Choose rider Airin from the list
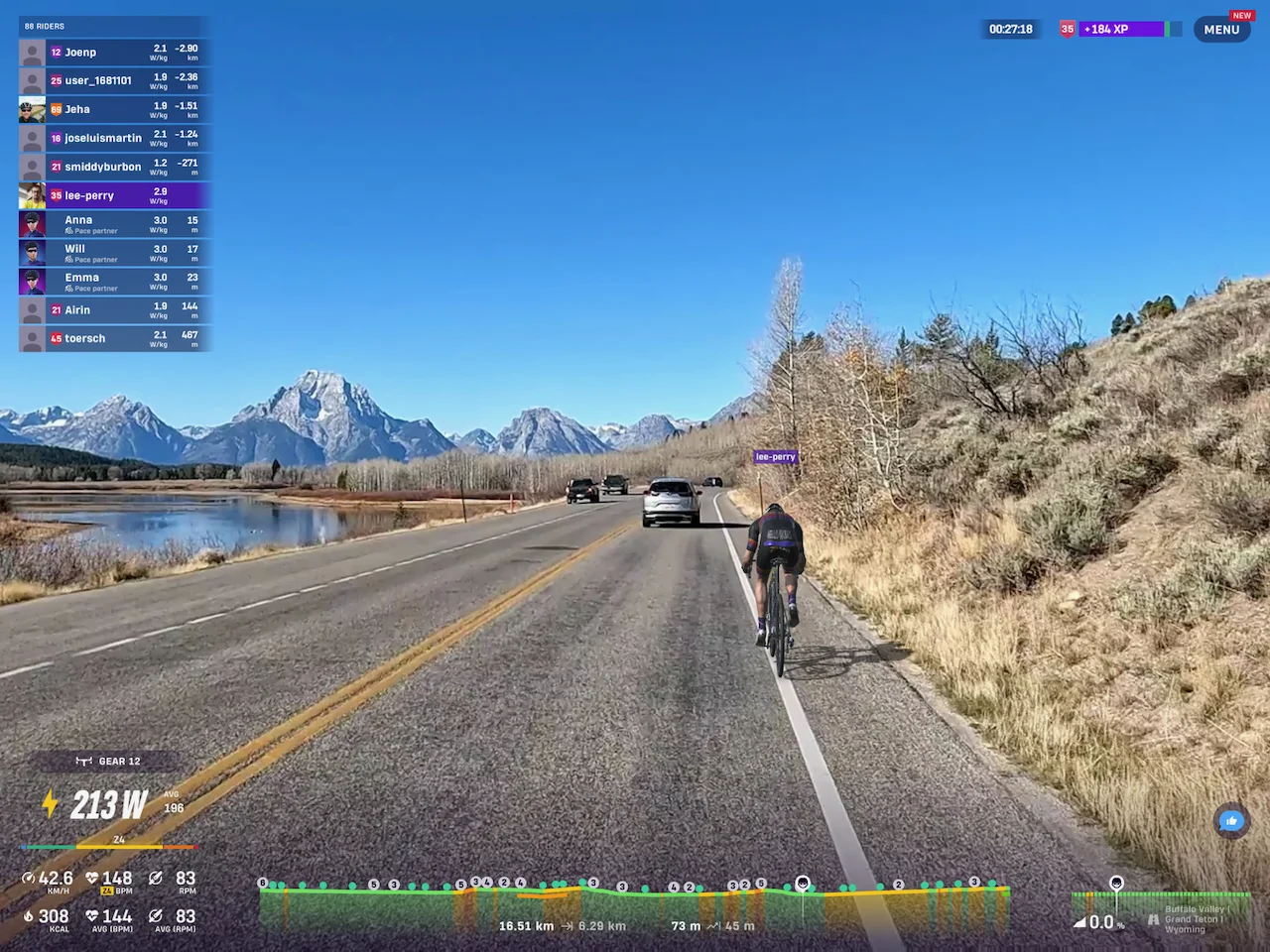1270x952 pixels. pos(114,310)
